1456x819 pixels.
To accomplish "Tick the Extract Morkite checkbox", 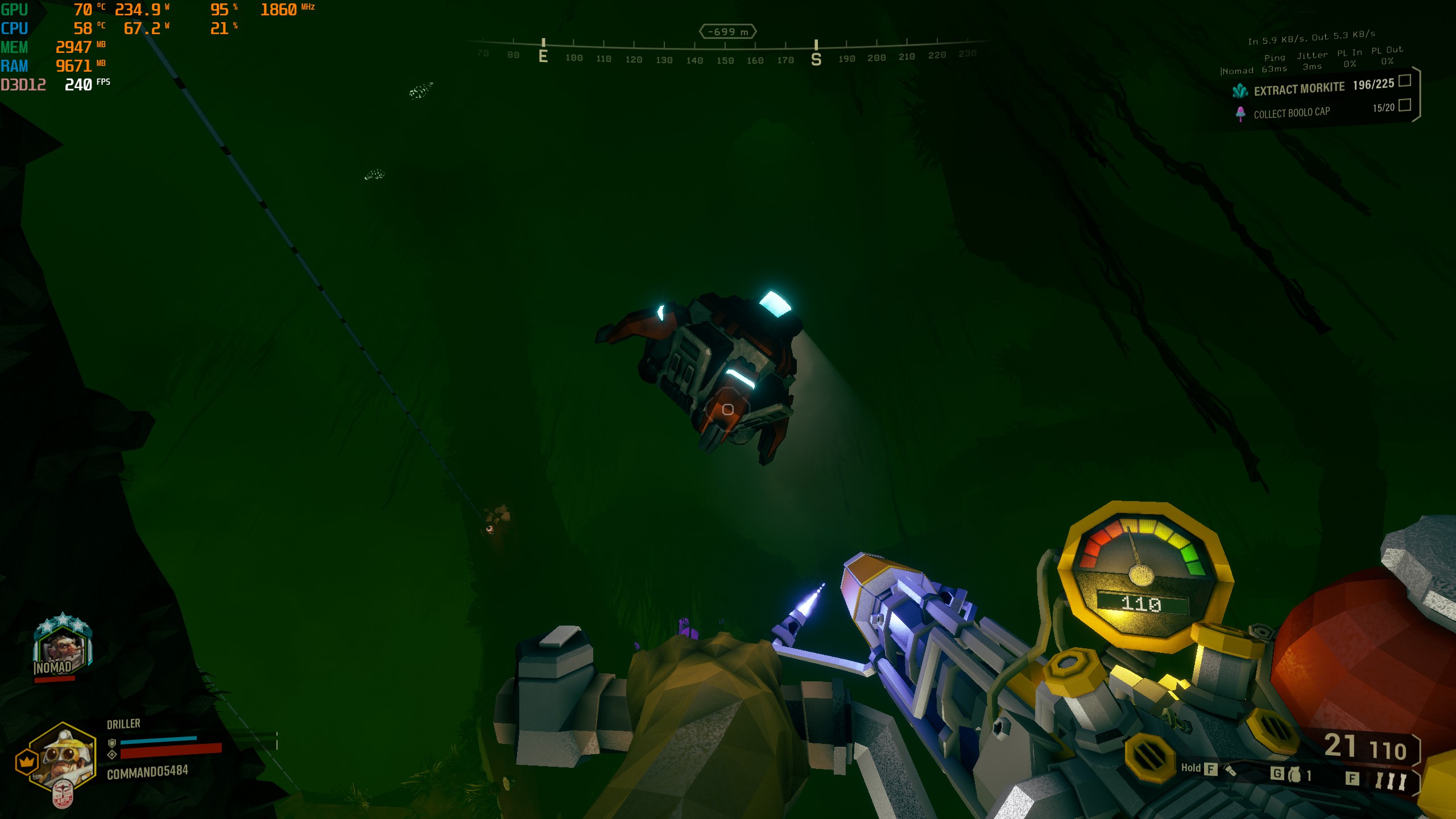I will tap(1404, 81).
